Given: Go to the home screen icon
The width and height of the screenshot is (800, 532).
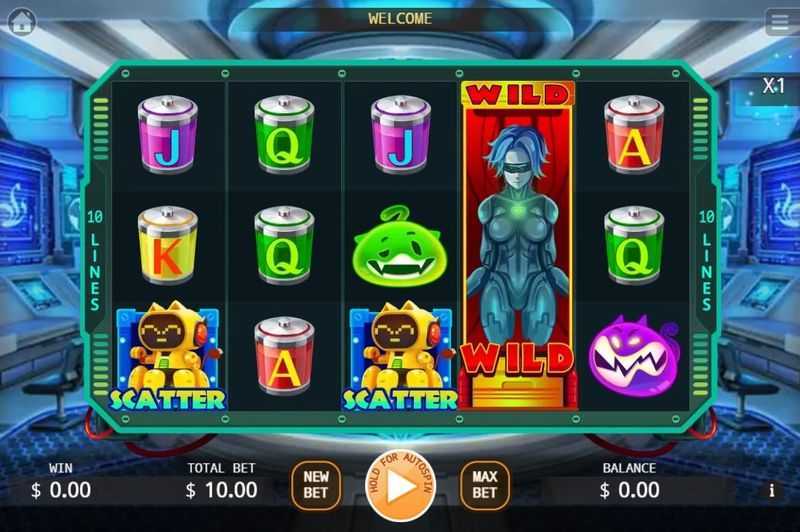Looking at the screenshot, I should click(x=21, y=23).
